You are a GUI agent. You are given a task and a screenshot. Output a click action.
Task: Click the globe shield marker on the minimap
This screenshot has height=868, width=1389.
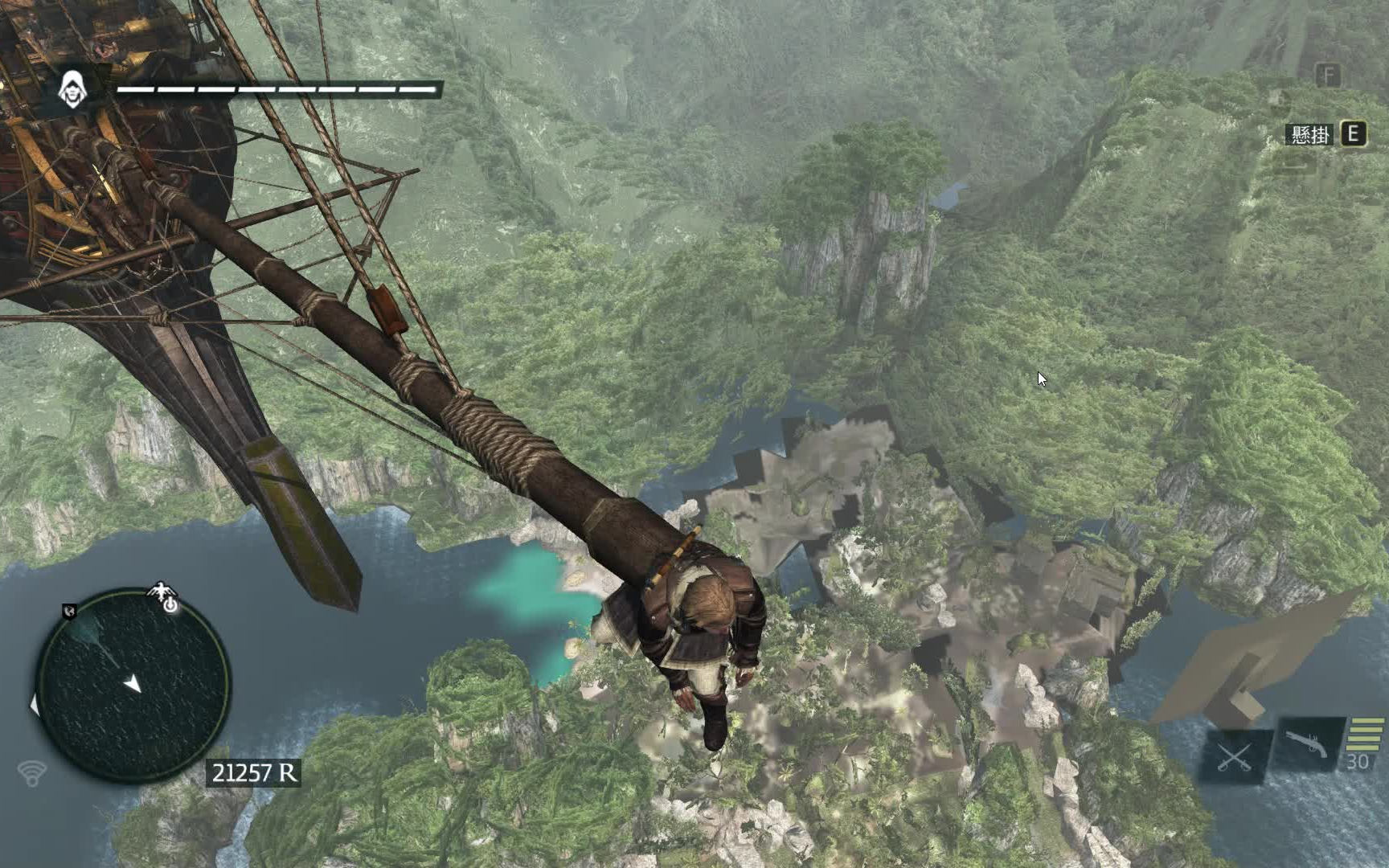click(70, 612)
